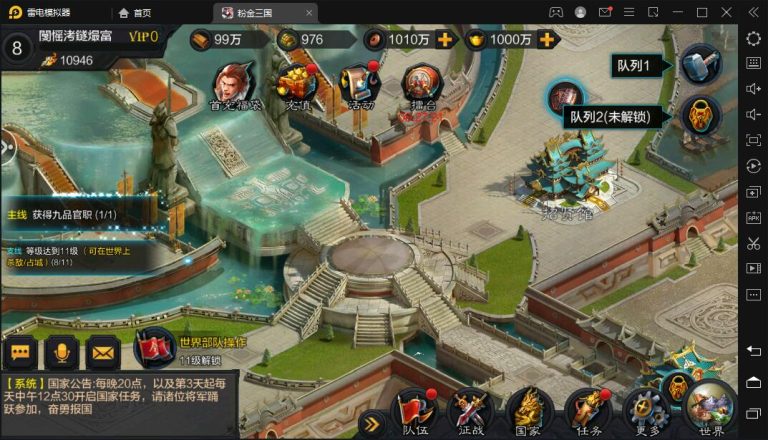
Task: Unlock the locked 队列2 queue icon
Action: [701, 115]
